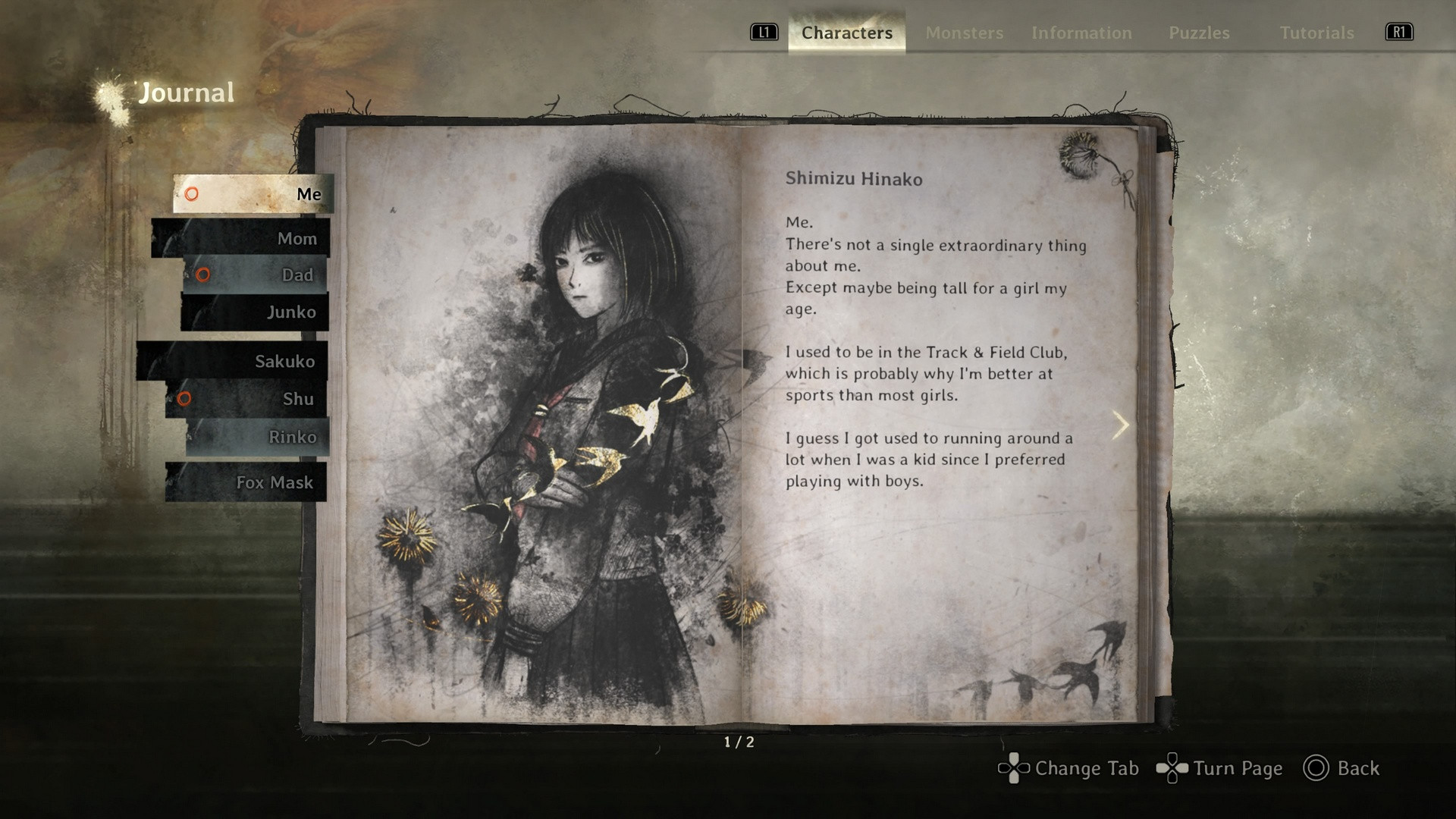This screenshot has width=1456, height=819.
Task: Open the Information tab
Action: tap(1081, 33)
